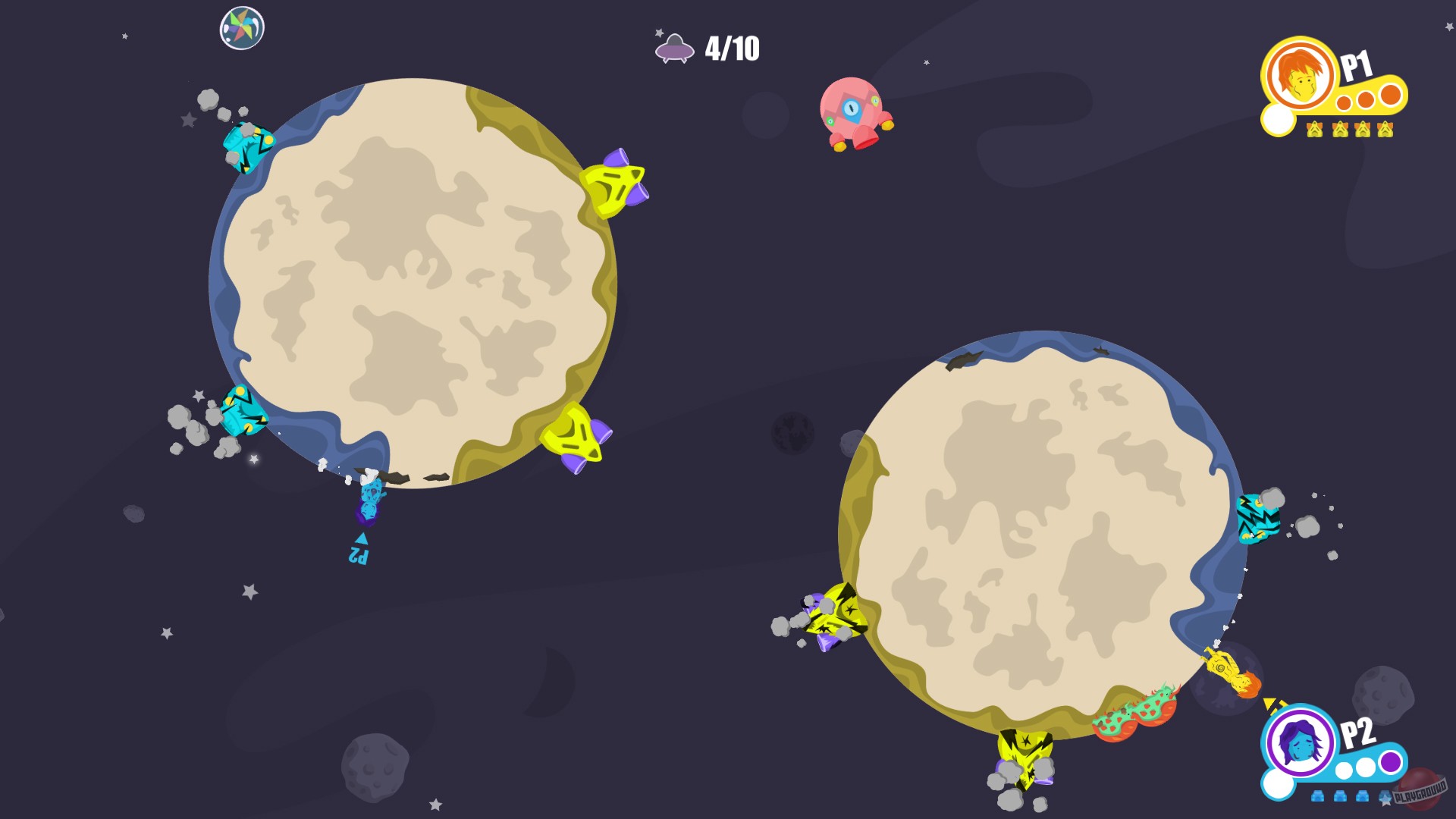Viewport: 1456px width, 819px height.
Task: Click the colorful pinwheel icon top-left
Action: click(x=241, y=27)
